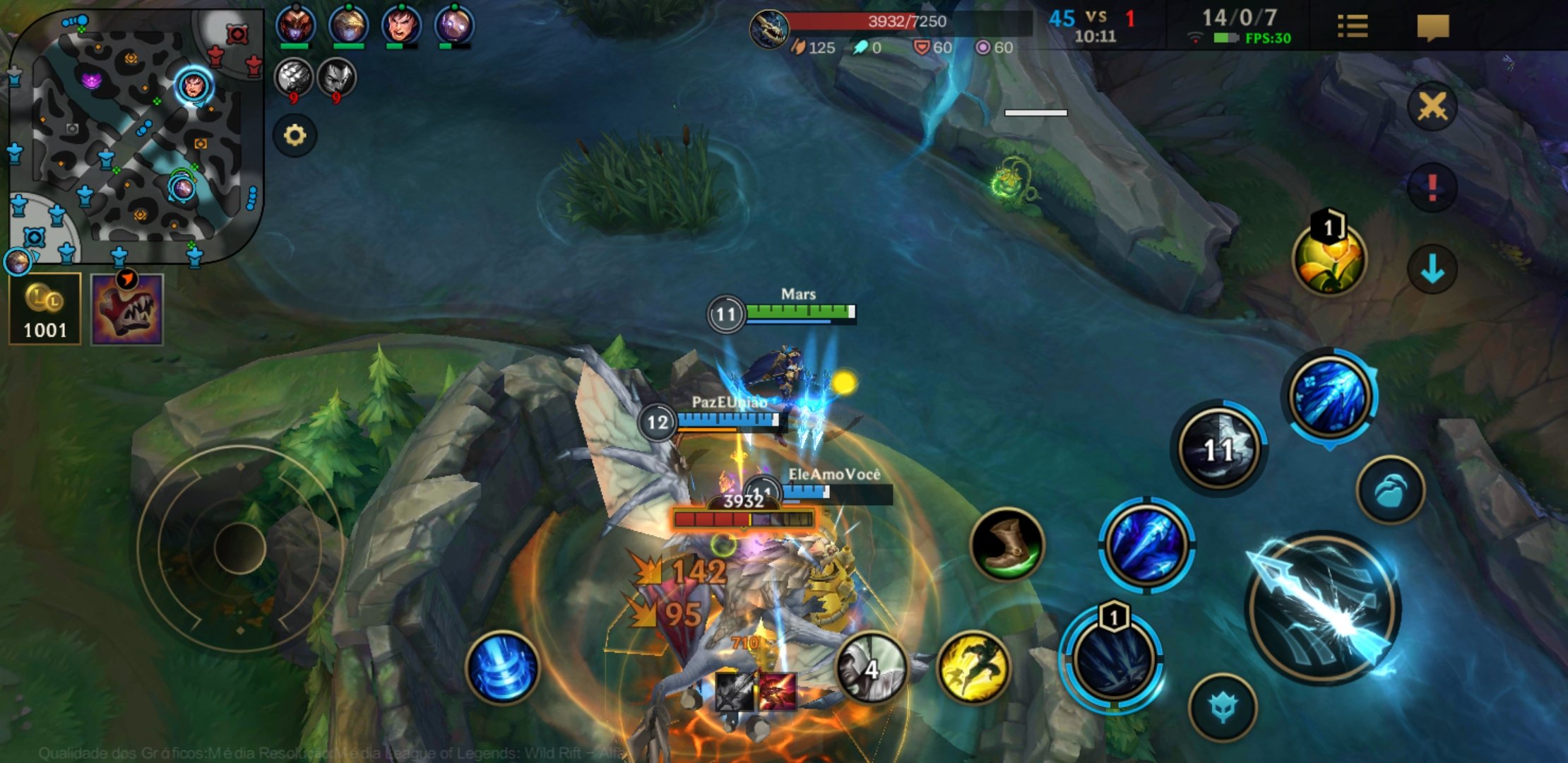Use the ability with 4-second cooldown
The width and height of the screenshot is (1568, 763).
click(872, 667)
